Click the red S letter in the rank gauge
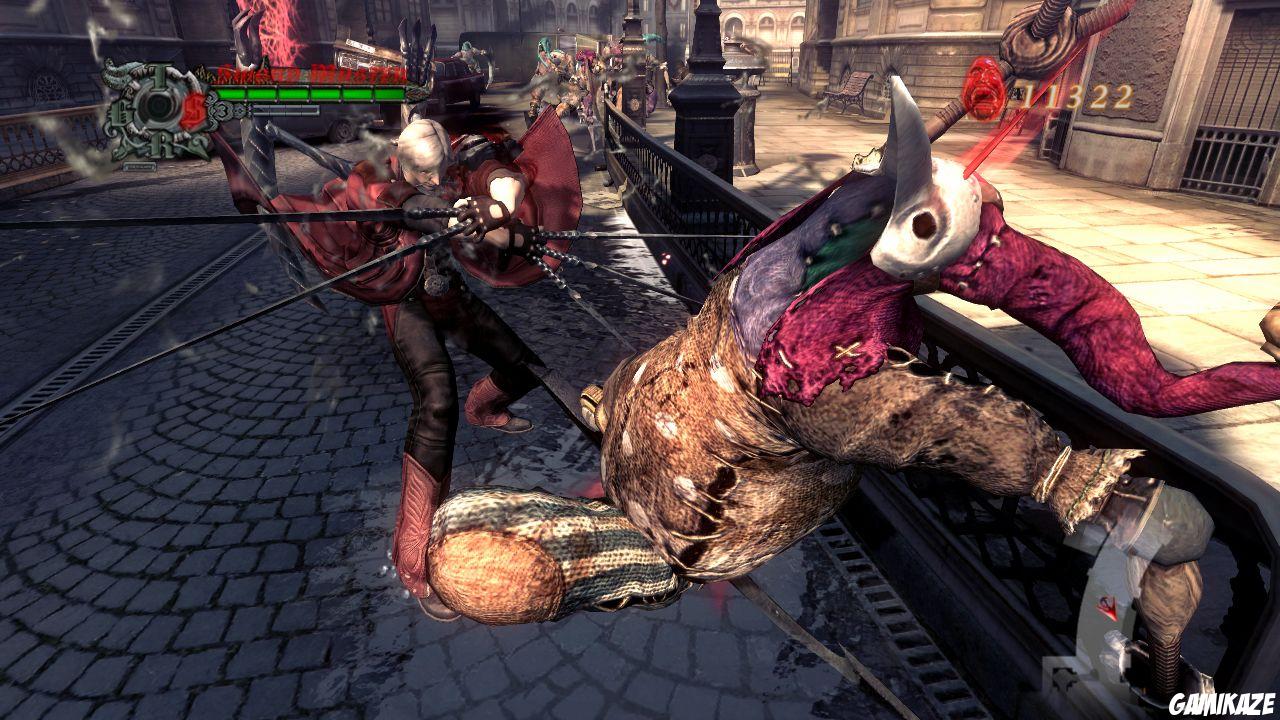This screenshot has height=720, width=1280. (193, 108)
